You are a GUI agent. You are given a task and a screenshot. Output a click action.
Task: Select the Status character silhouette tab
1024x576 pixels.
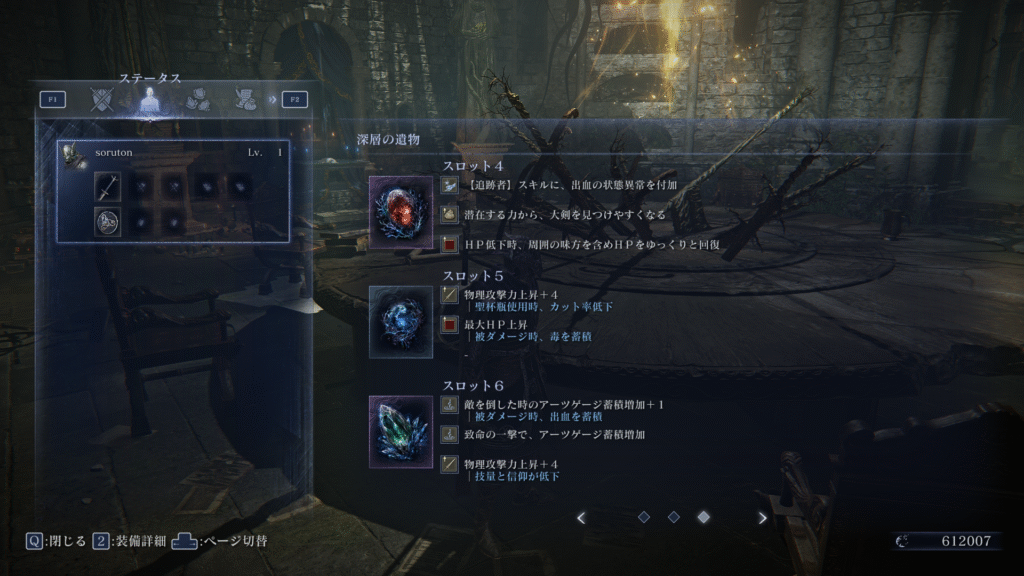coord(149,99)
